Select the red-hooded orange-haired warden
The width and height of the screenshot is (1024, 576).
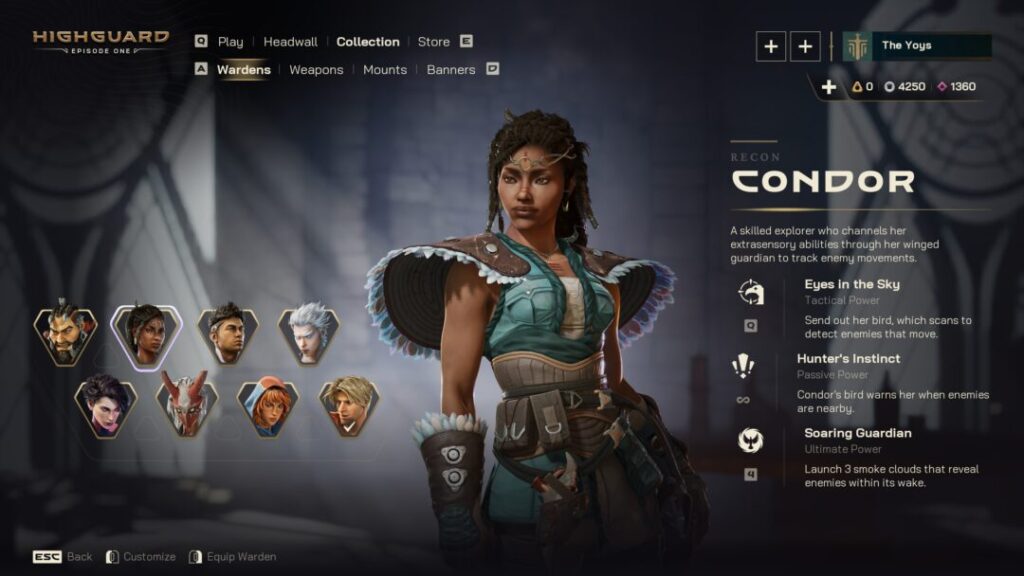(x=268, y=405)
